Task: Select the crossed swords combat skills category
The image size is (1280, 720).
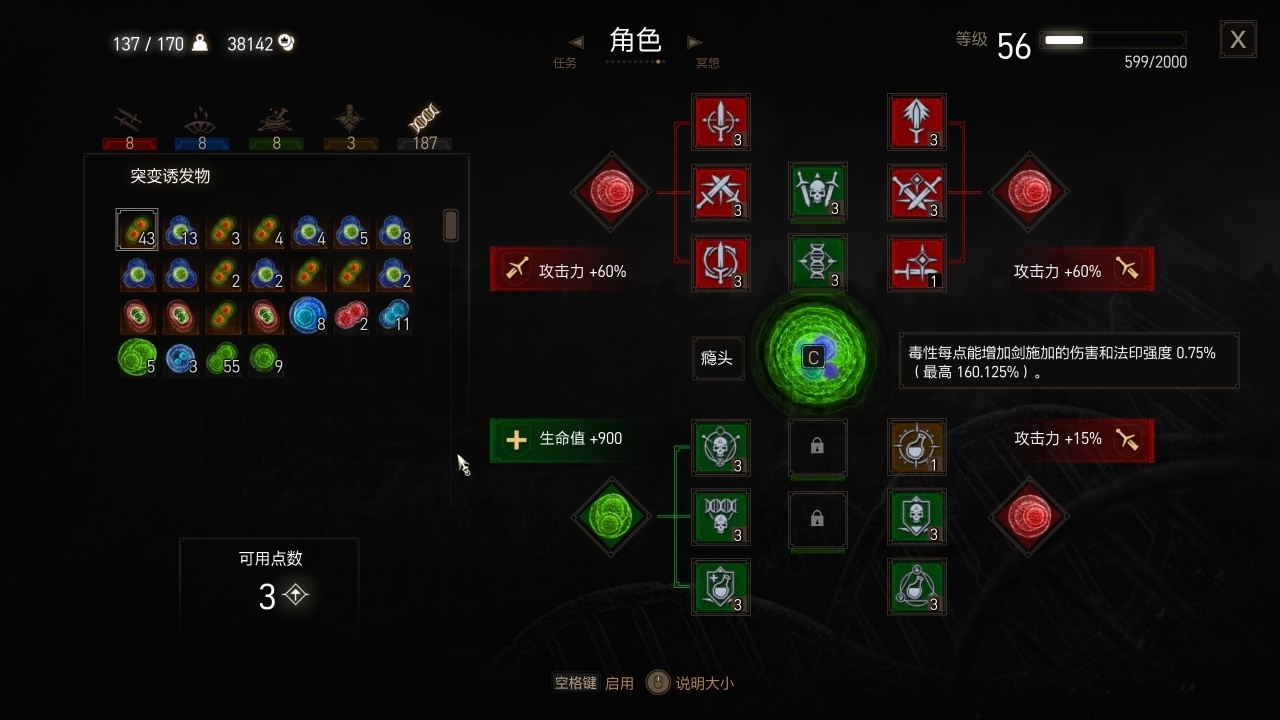Action: point(129,120)
